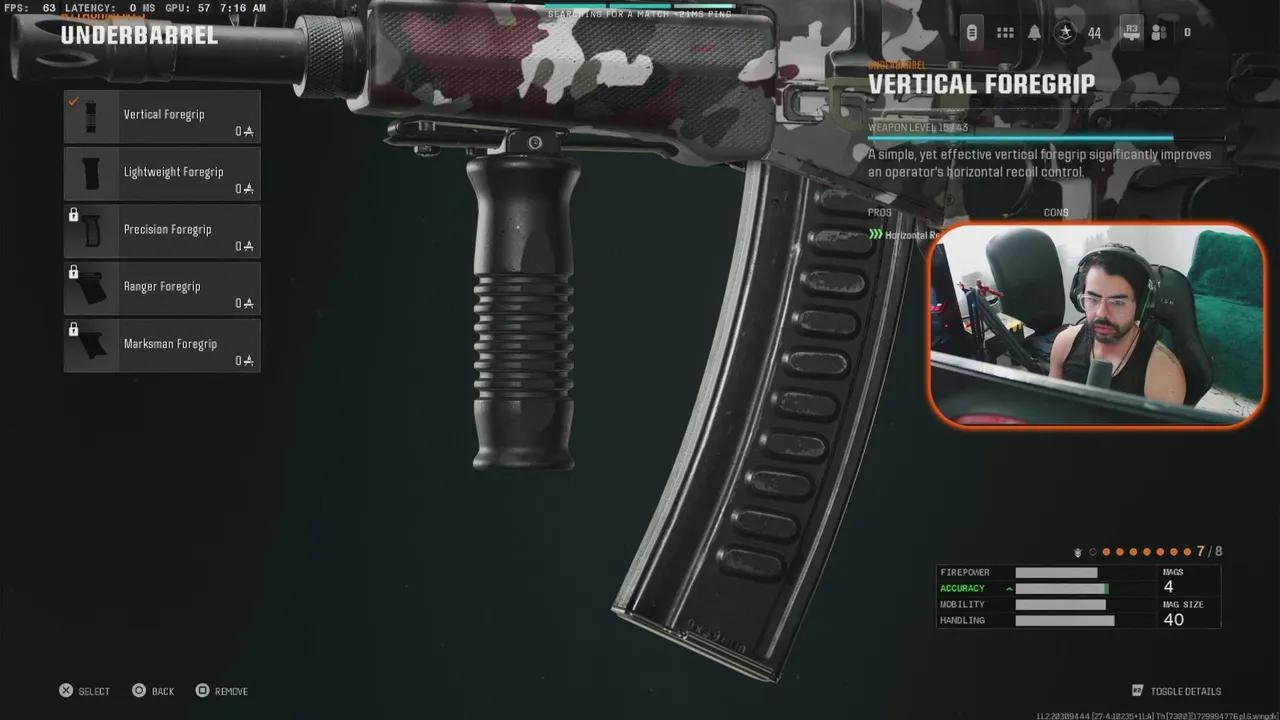Show the player rank star emblem
Viewport: 1280px width, 720px height.
click(1067, 33)
